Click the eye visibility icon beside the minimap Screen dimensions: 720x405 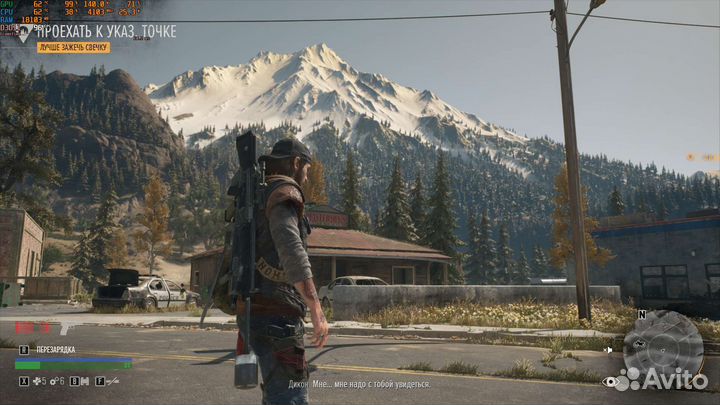pos(609,382)
